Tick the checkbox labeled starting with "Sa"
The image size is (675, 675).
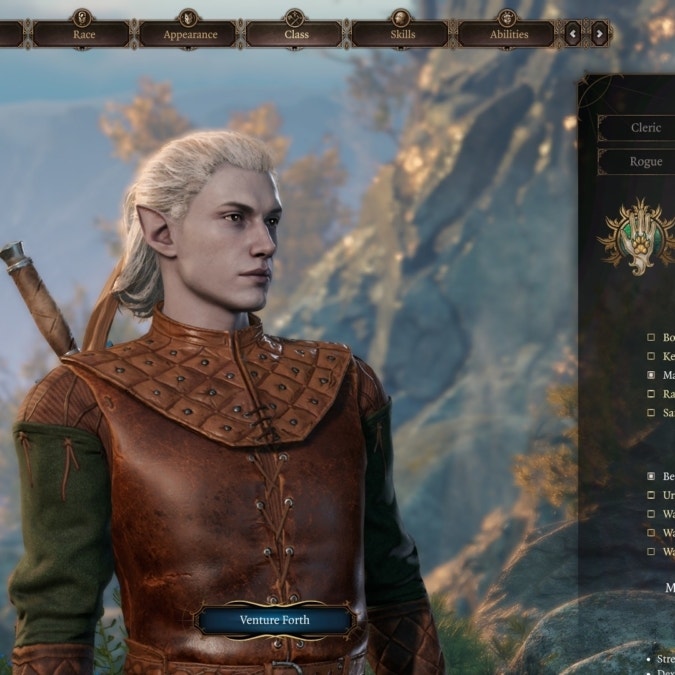tap(652, 412)
